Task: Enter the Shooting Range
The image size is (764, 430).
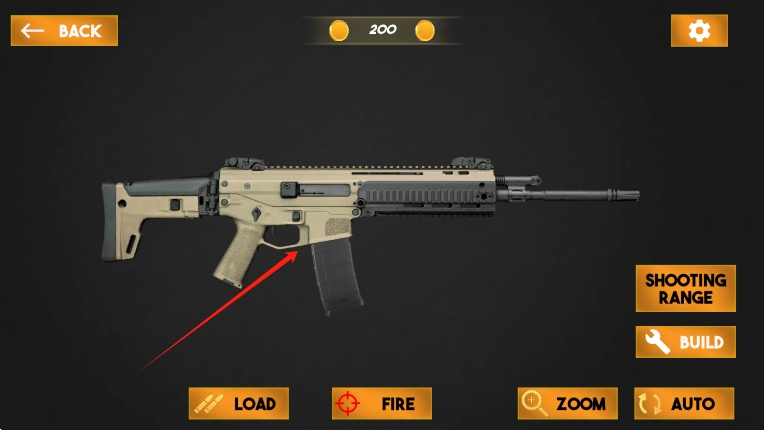Action: (x=685, y=288)
